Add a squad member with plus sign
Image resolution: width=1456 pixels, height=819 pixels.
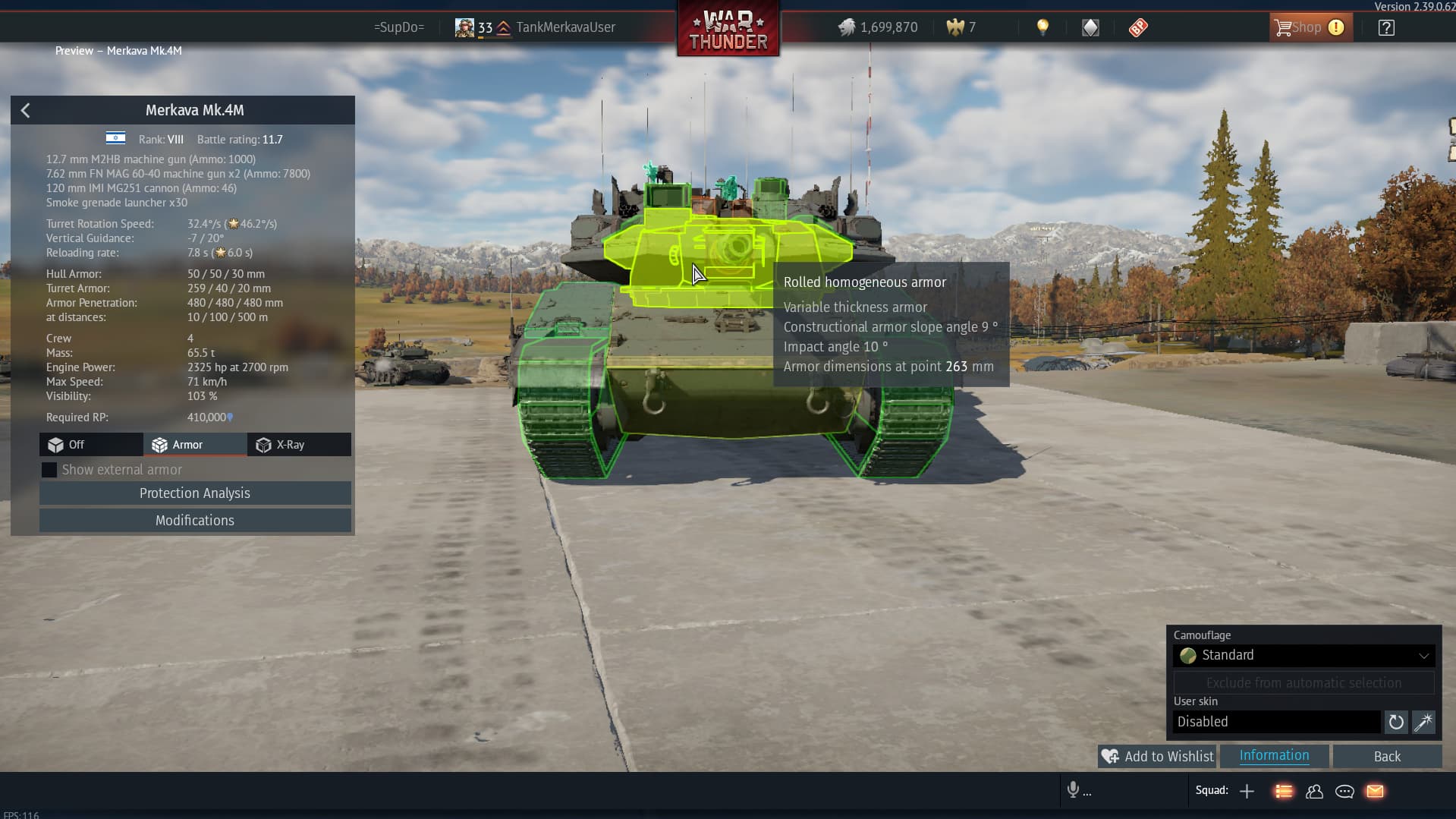point(1247,791)
